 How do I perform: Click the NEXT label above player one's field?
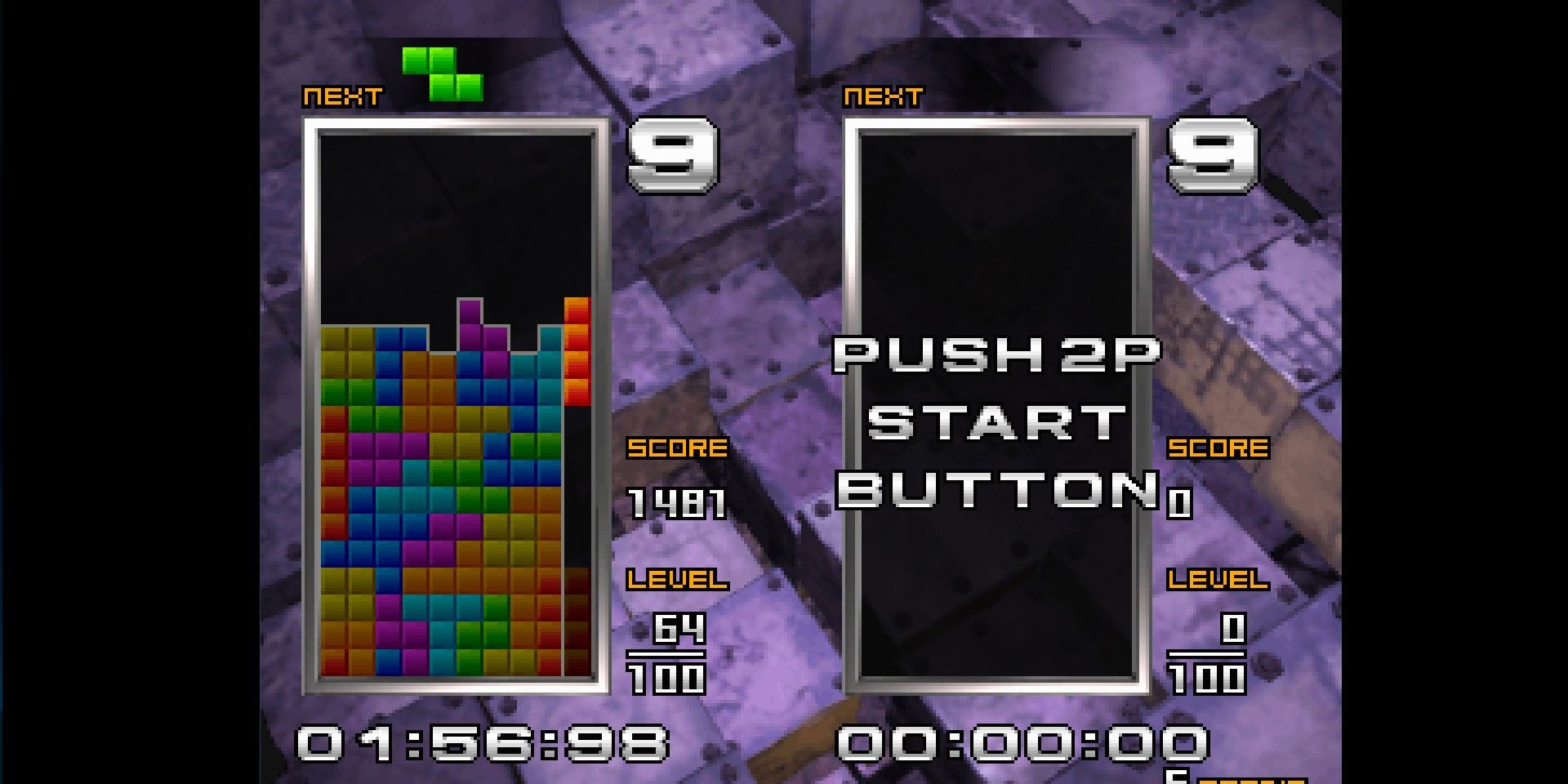click(x=339, y=96)
